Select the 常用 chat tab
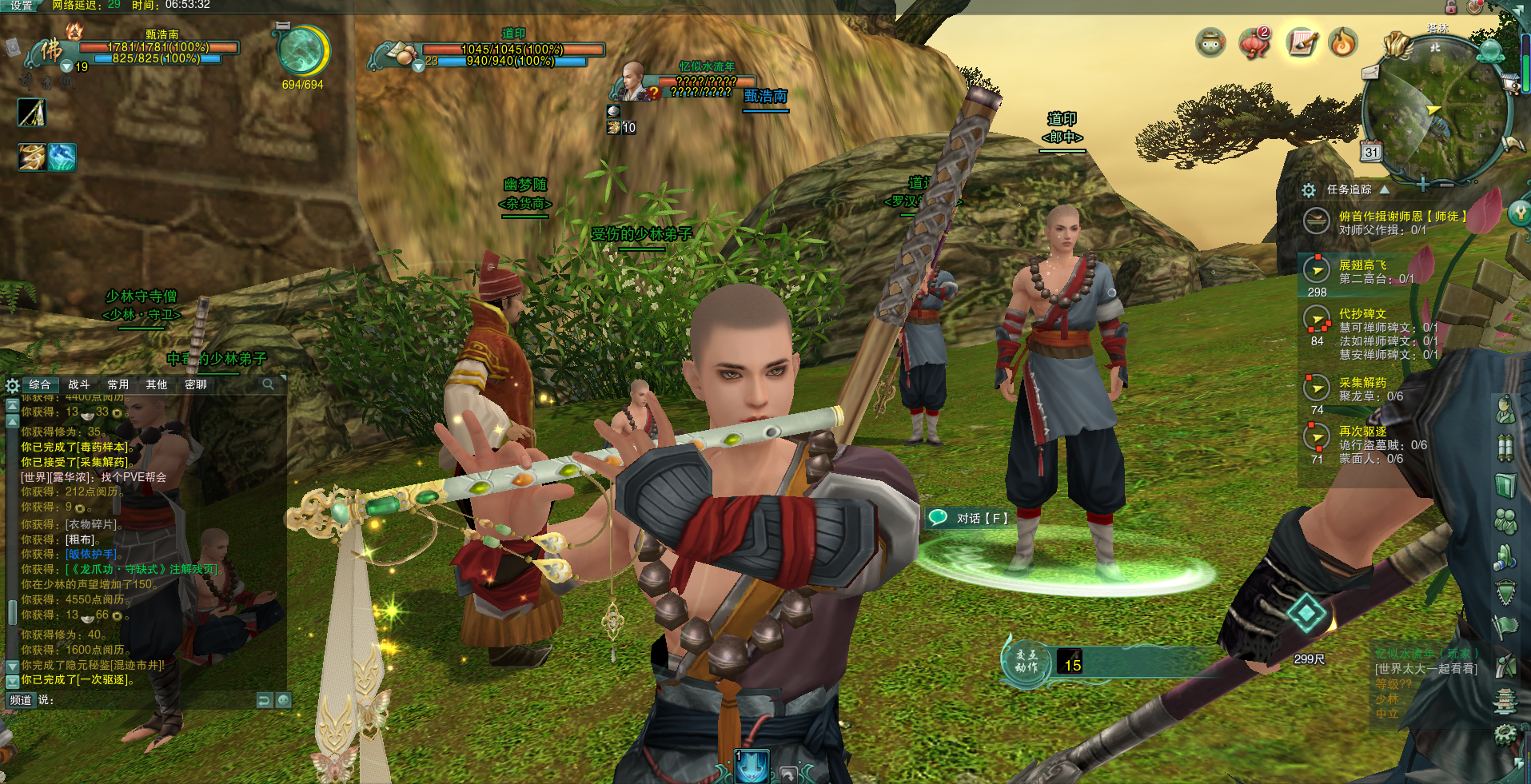This screenshot has height=784, width=1531. (118, 384)
